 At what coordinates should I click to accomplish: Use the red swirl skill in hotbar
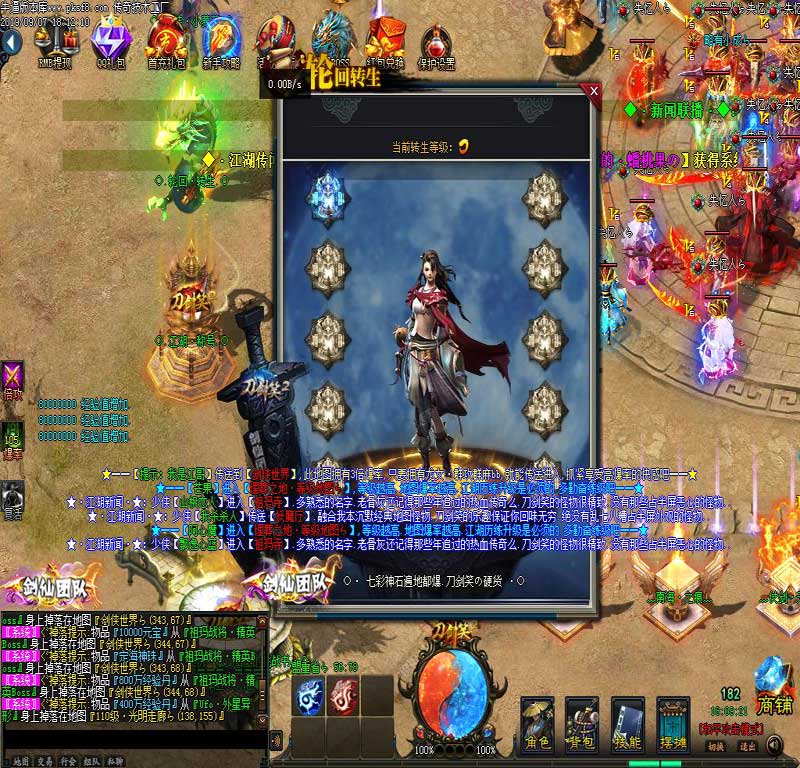click(344, 694)
